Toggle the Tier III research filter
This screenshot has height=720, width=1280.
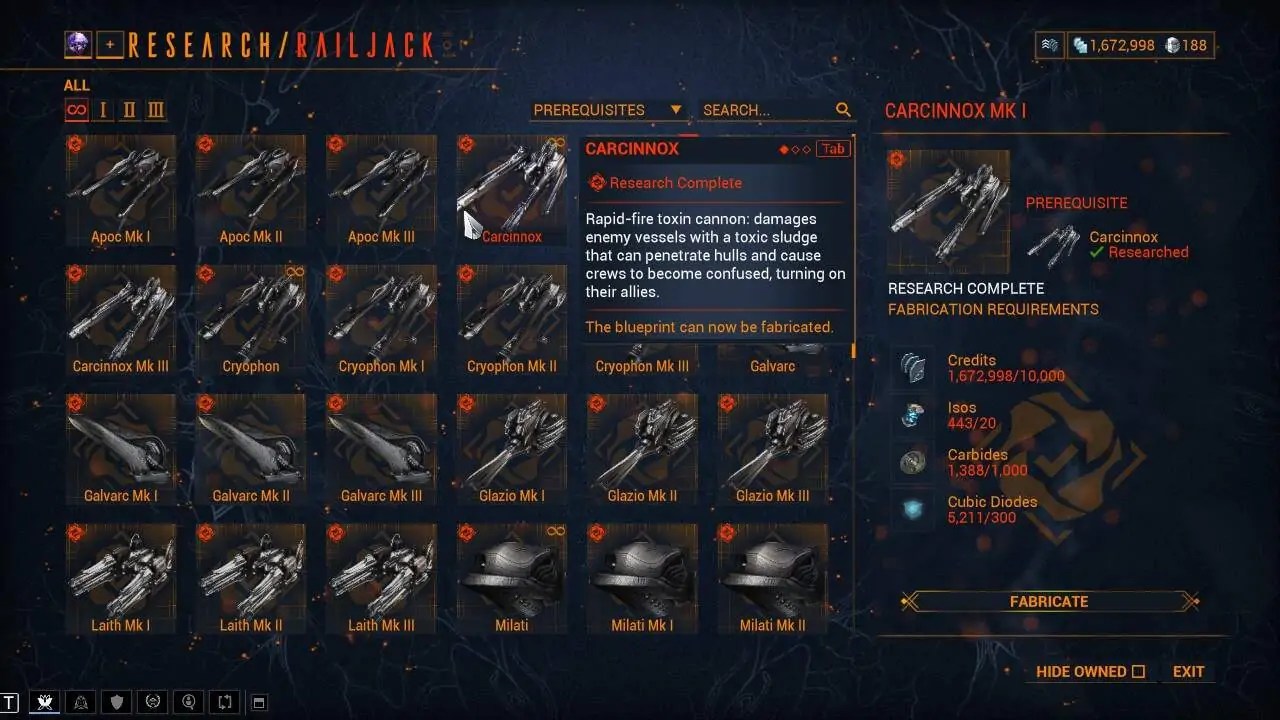[155, 110]
